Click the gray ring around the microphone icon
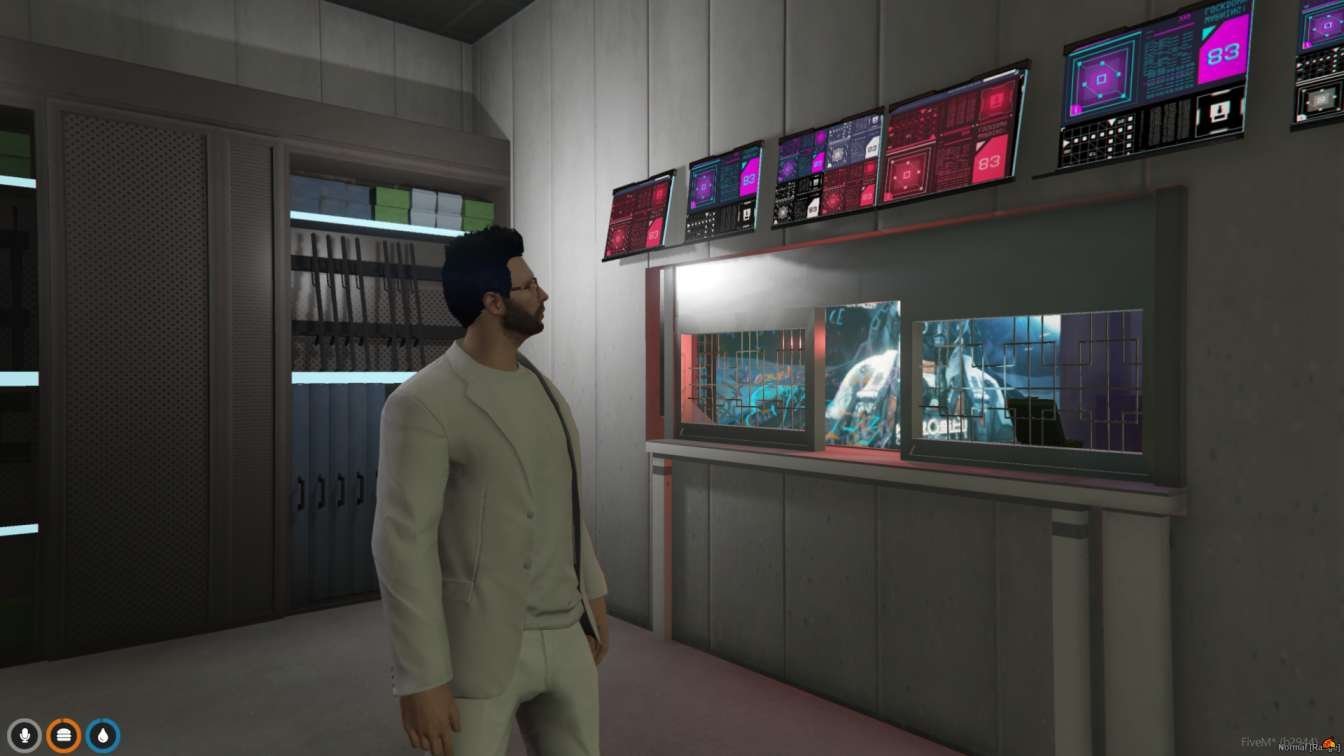1344x756 pixels. pyautogui.click(x=25, y=721)
